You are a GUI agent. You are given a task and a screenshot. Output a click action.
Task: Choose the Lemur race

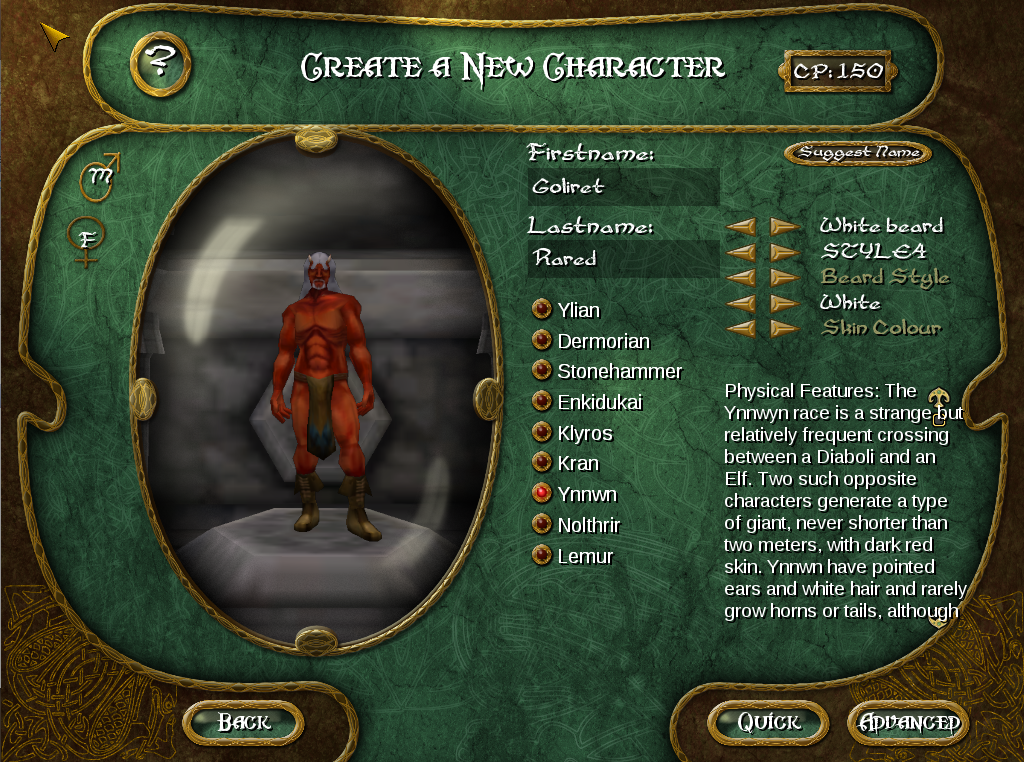[x=542, y=556]
